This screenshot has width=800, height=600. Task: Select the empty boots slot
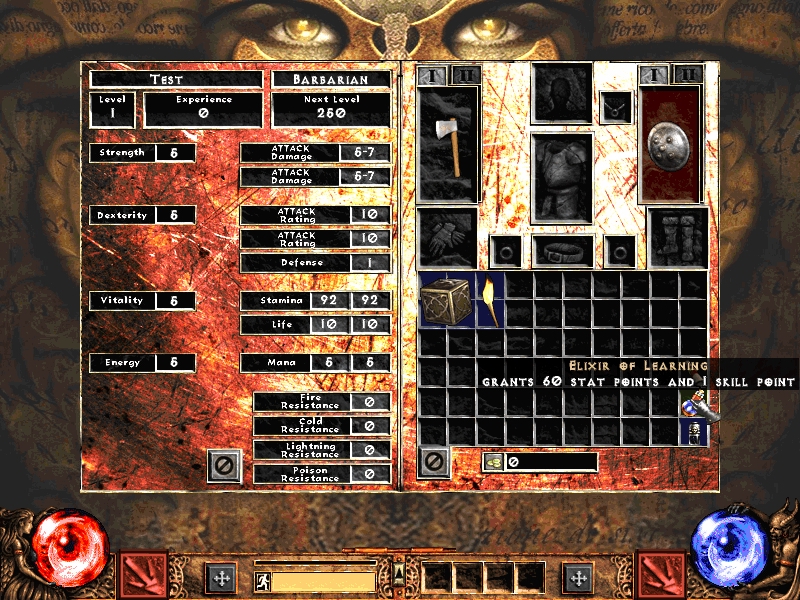click(x=679, y=238)
